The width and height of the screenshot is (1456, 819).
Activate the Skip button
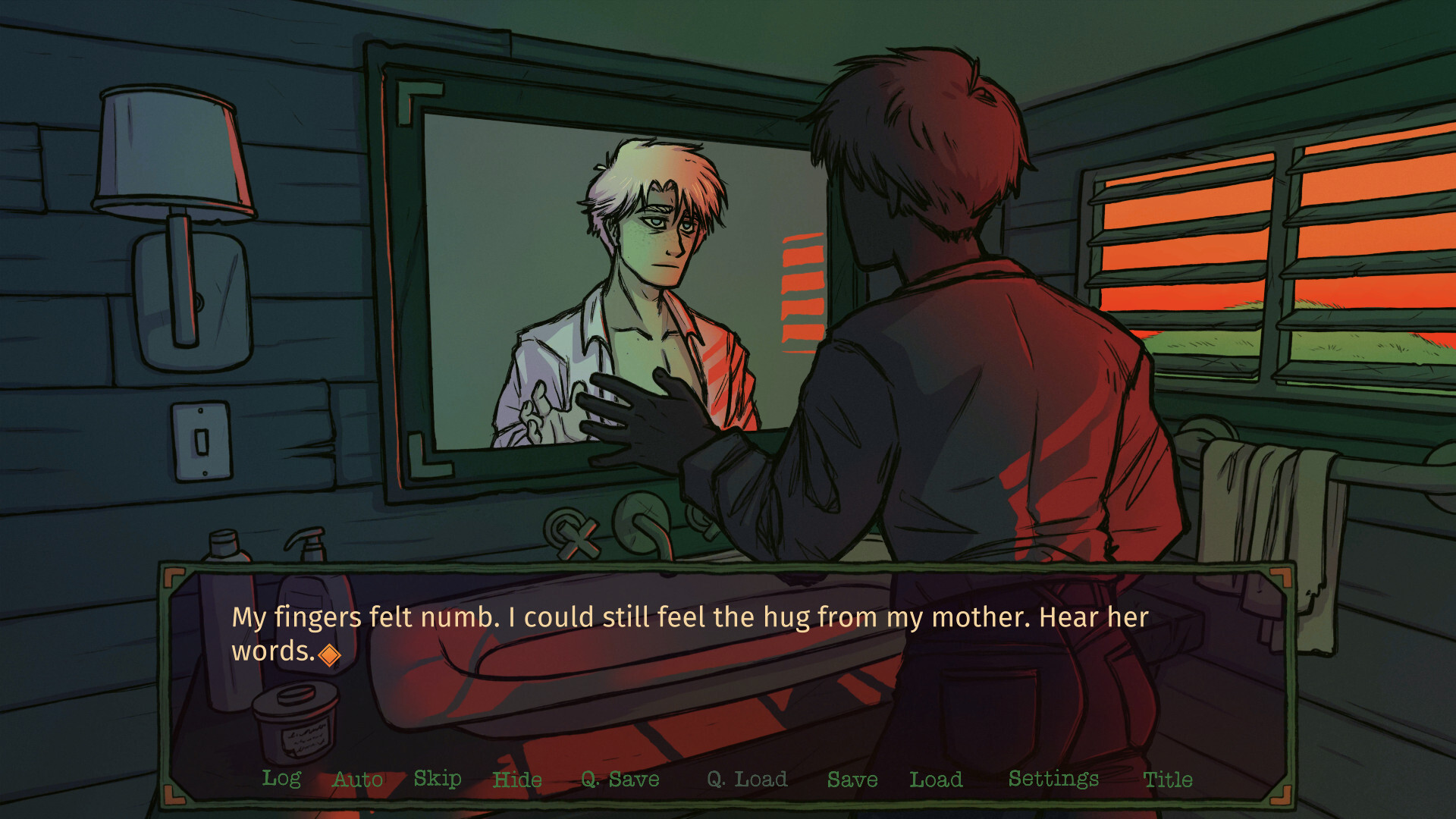[438, 779]
